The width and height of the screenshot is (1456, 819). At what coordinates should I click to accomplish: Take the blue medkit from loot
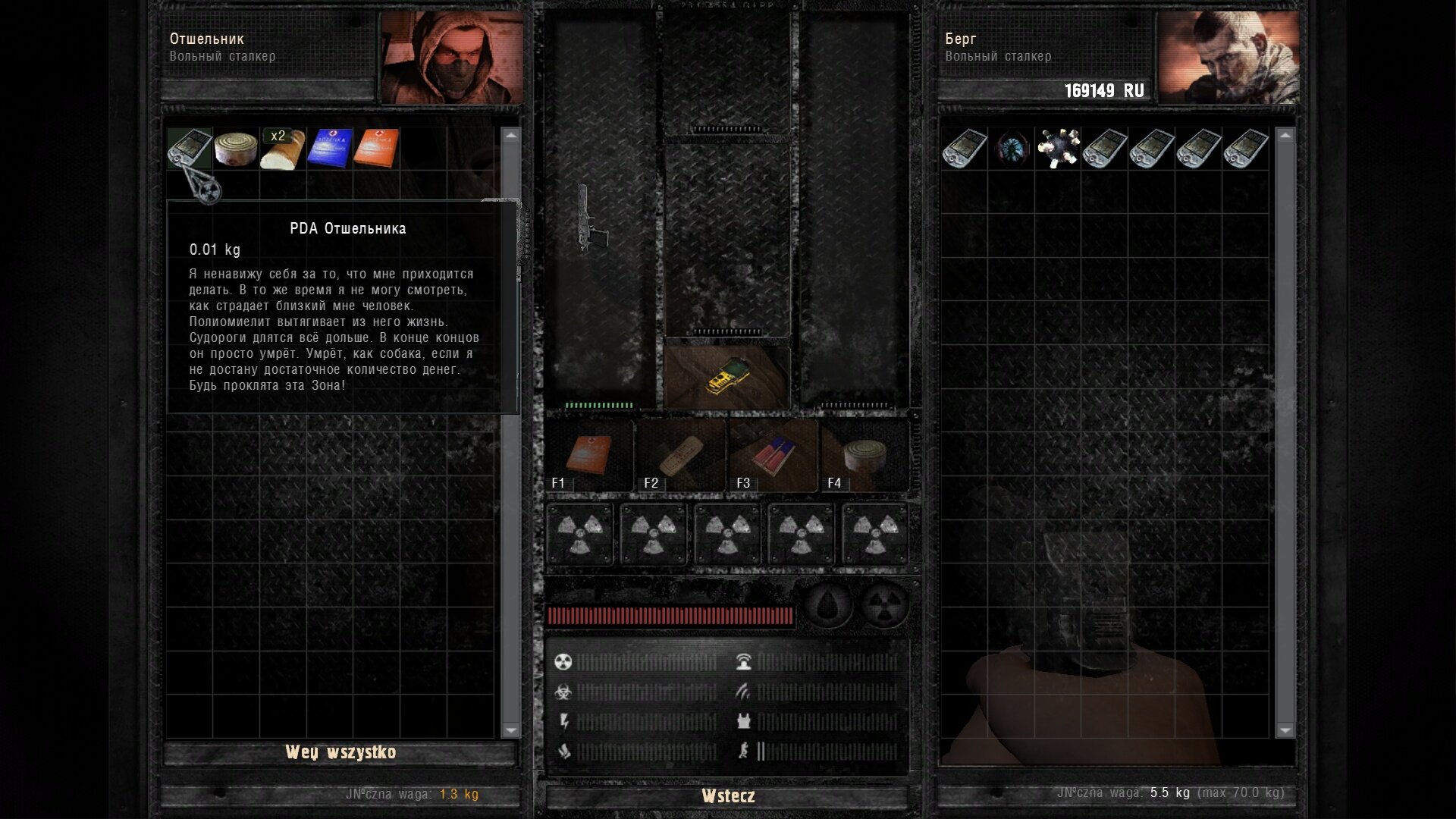(329, 149)
